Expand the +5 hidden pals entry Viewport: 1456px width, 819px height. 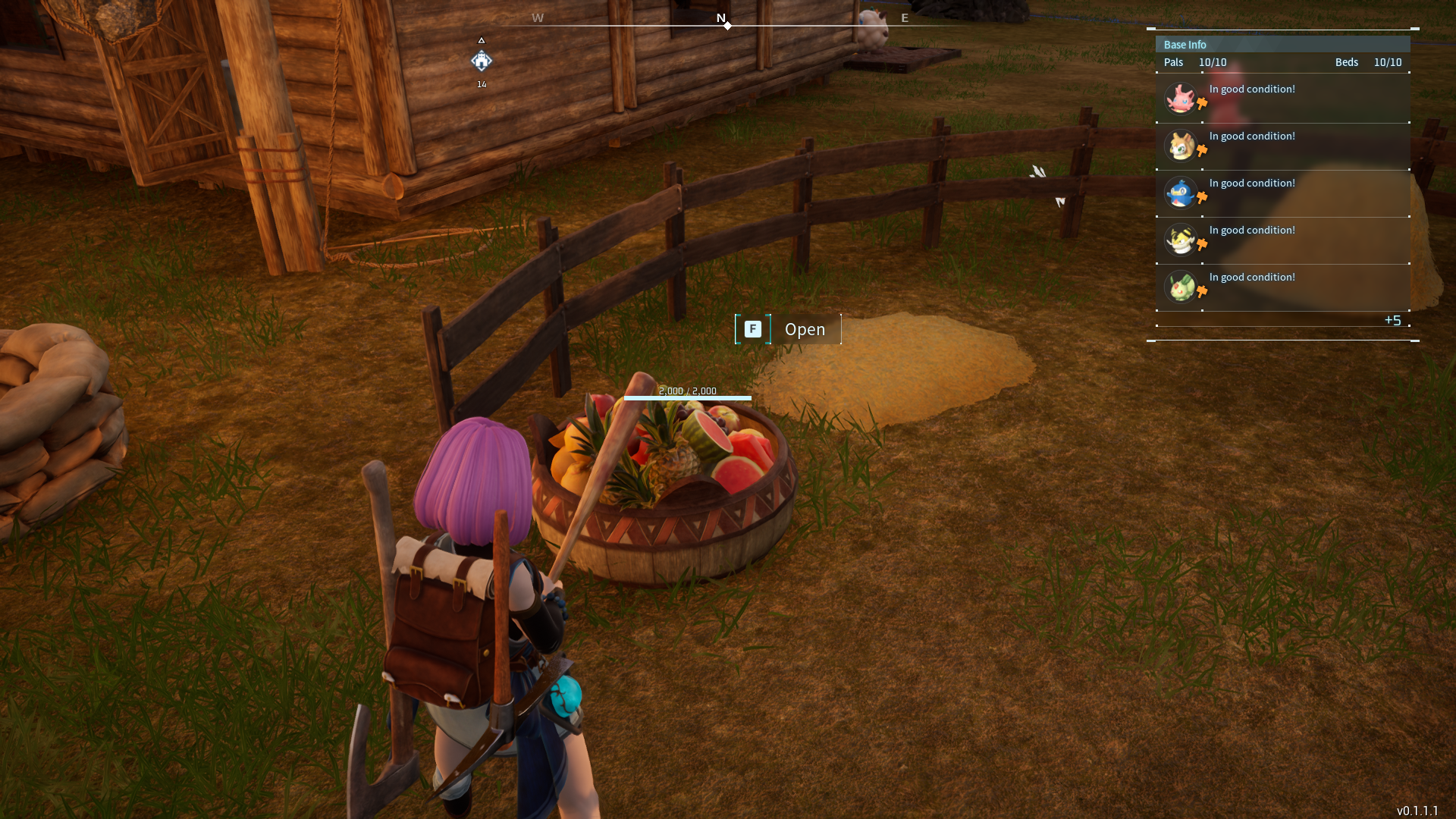coord(1394,320)
